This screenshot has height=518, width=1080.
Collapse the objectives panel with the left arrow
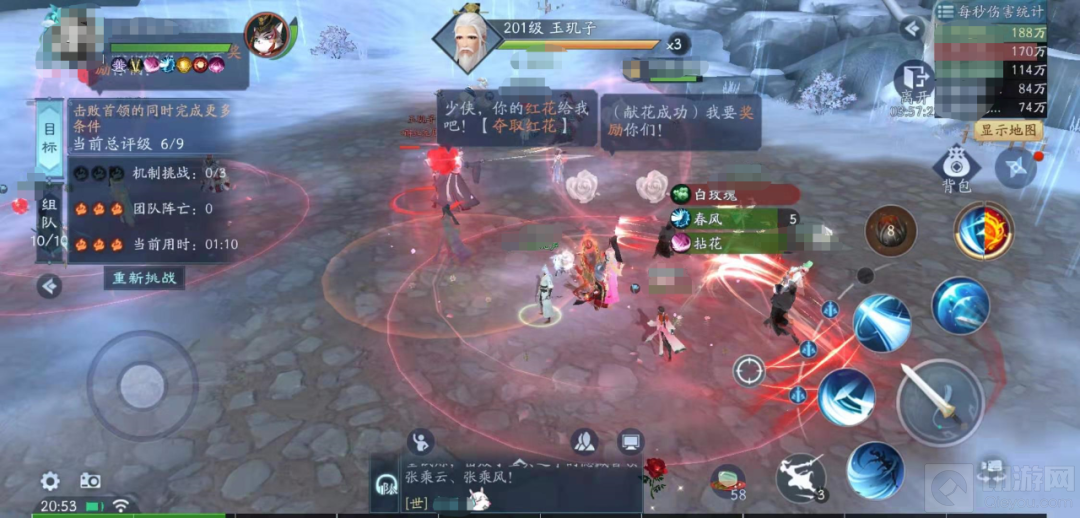(x=48, y=287)
